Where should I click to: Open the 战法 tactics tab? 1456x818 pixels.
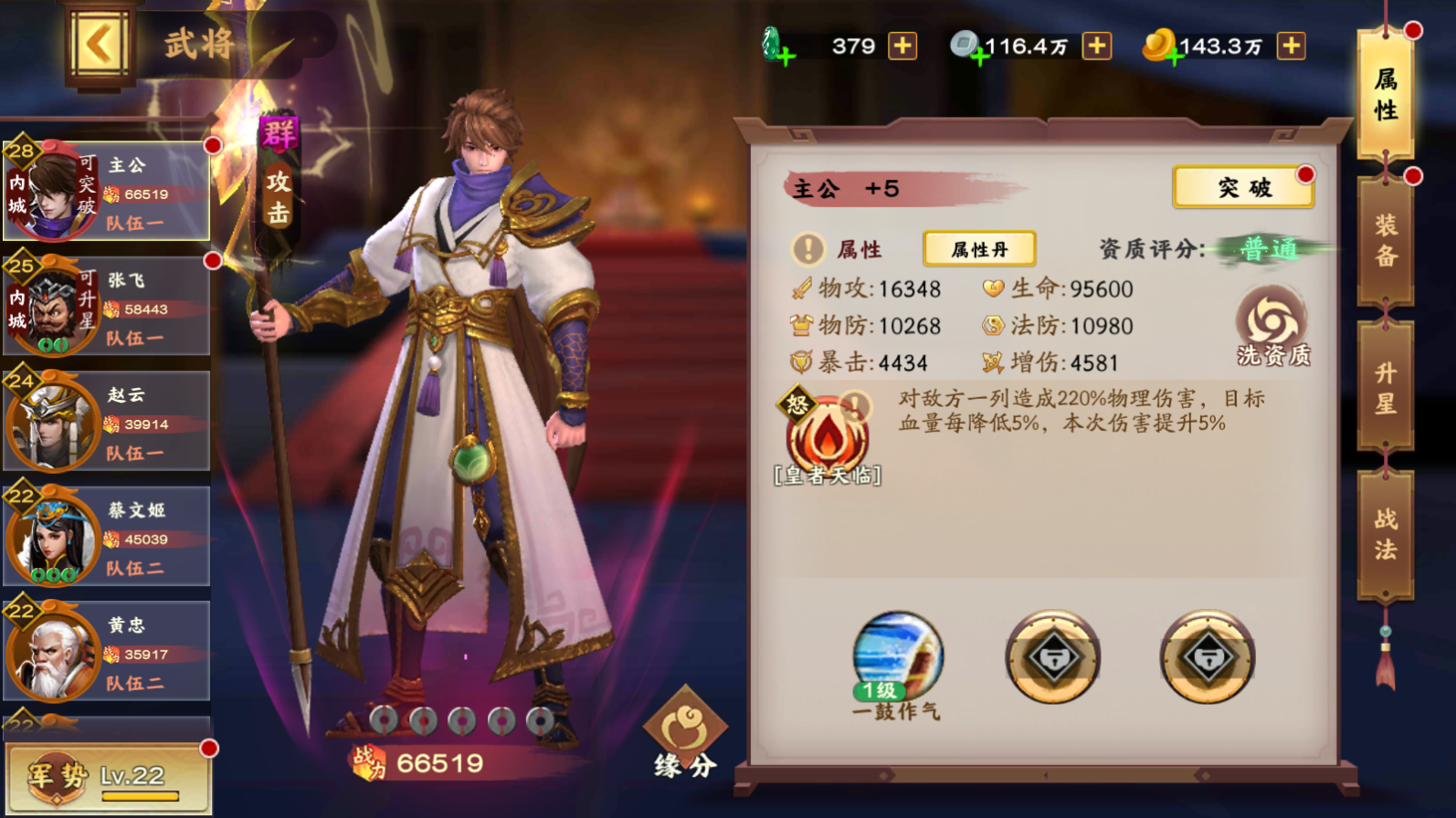click(1385, 534)
